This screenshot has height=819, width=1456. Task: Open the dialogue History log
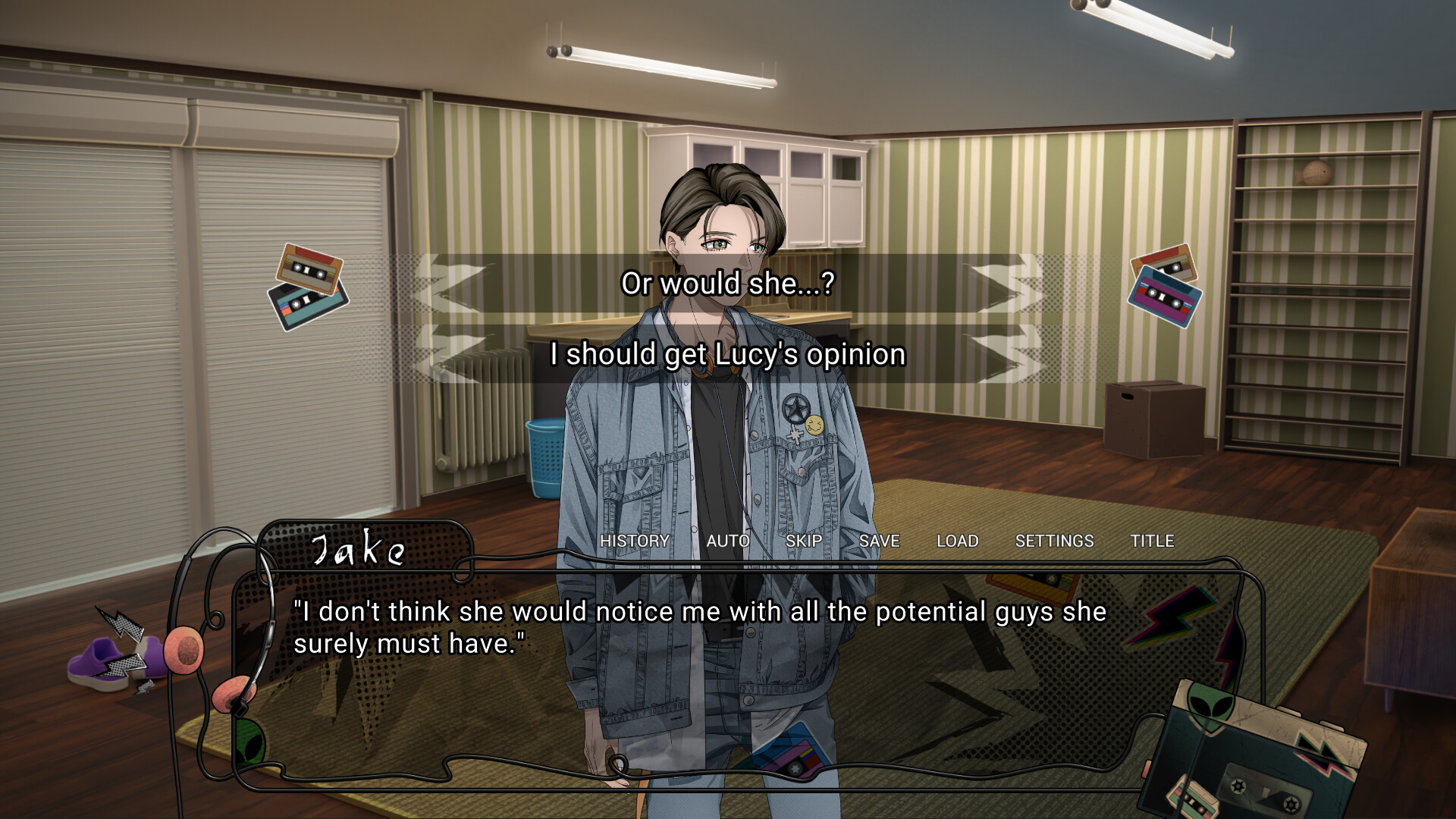[635, 541]
